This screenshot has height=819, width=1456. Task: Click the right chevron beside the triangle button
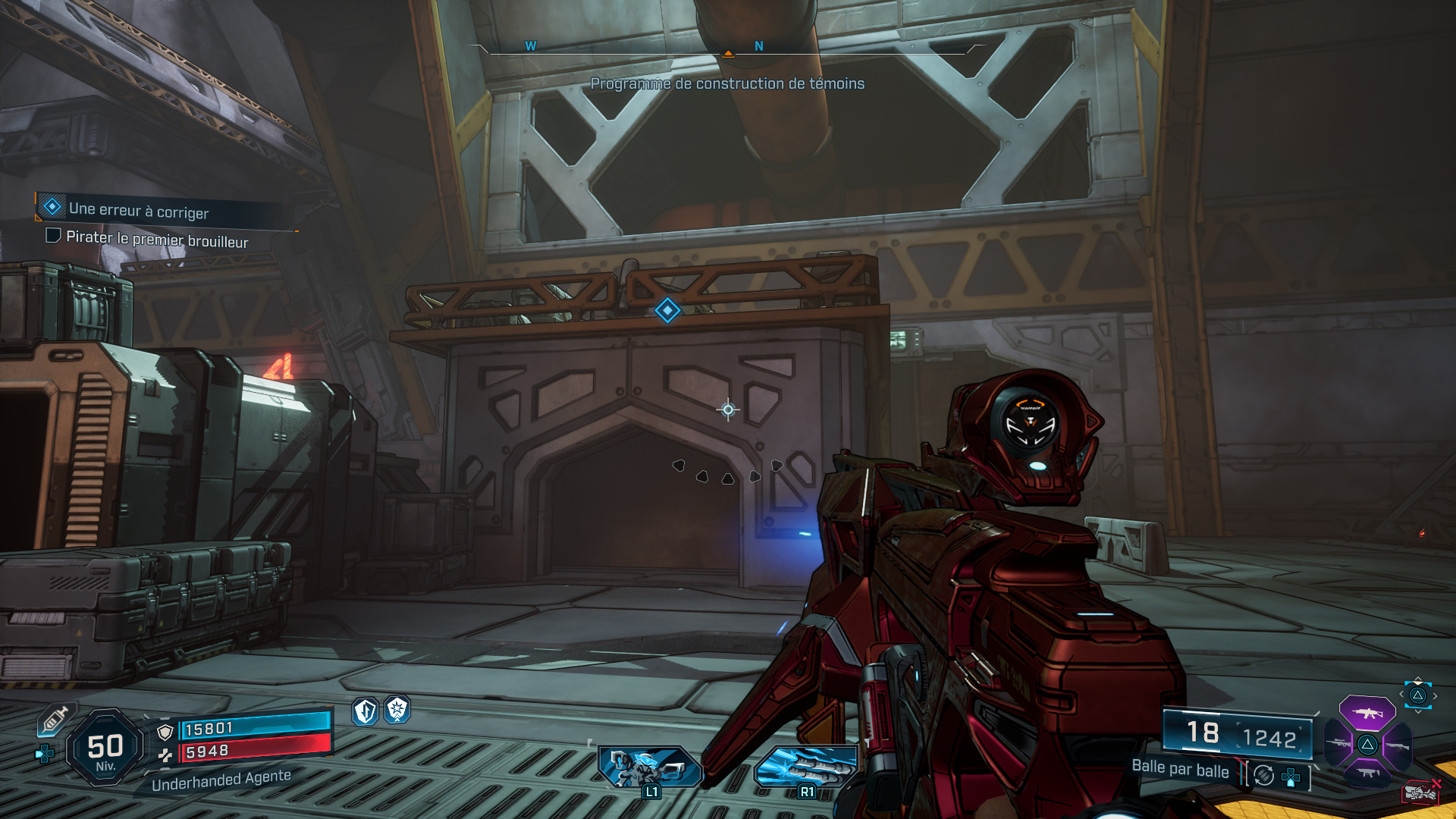click(x=1434, y=695)
